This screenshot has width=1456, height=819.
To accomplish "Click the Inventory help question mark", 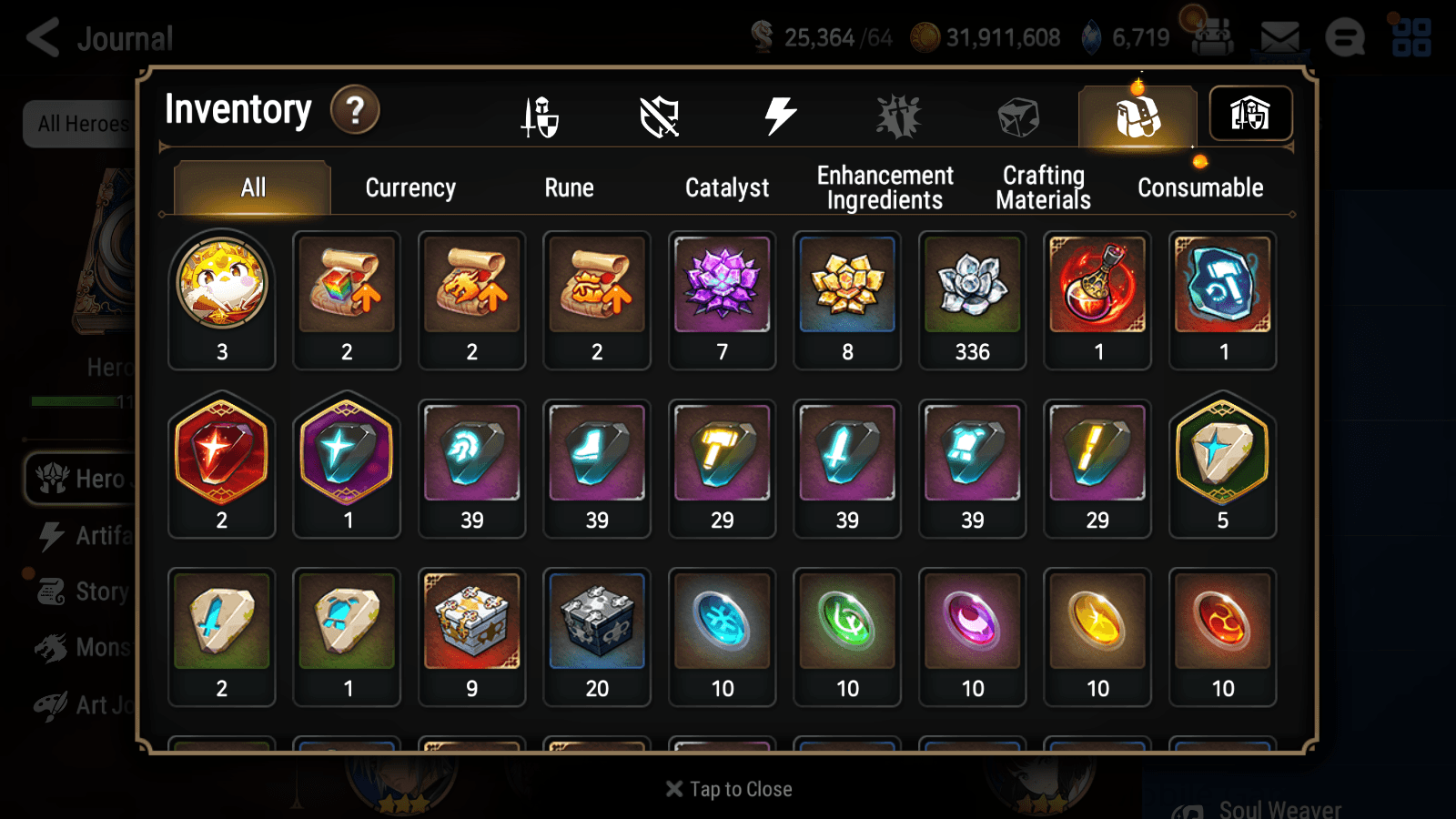I will click(354, 109).
